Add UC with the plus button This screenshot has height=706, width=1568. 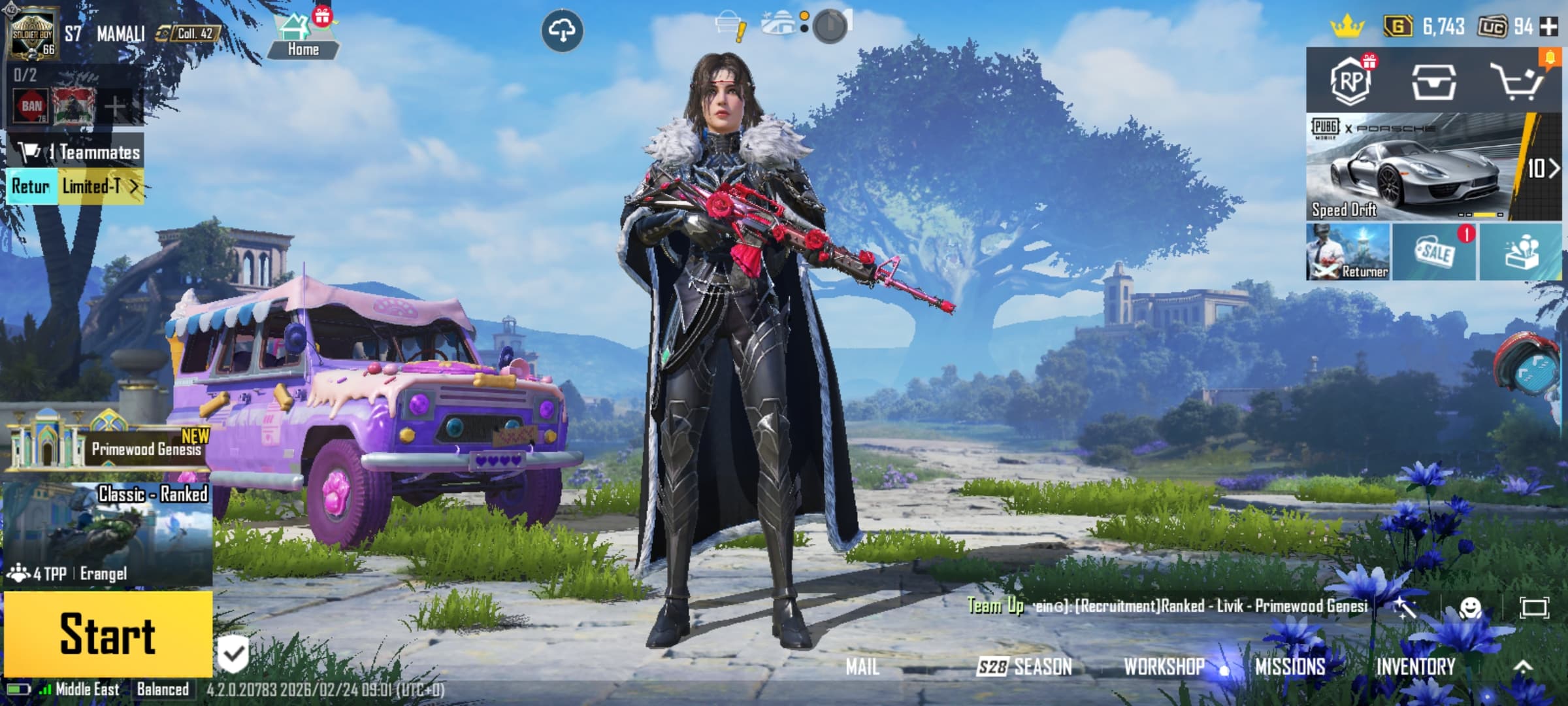1548,27
